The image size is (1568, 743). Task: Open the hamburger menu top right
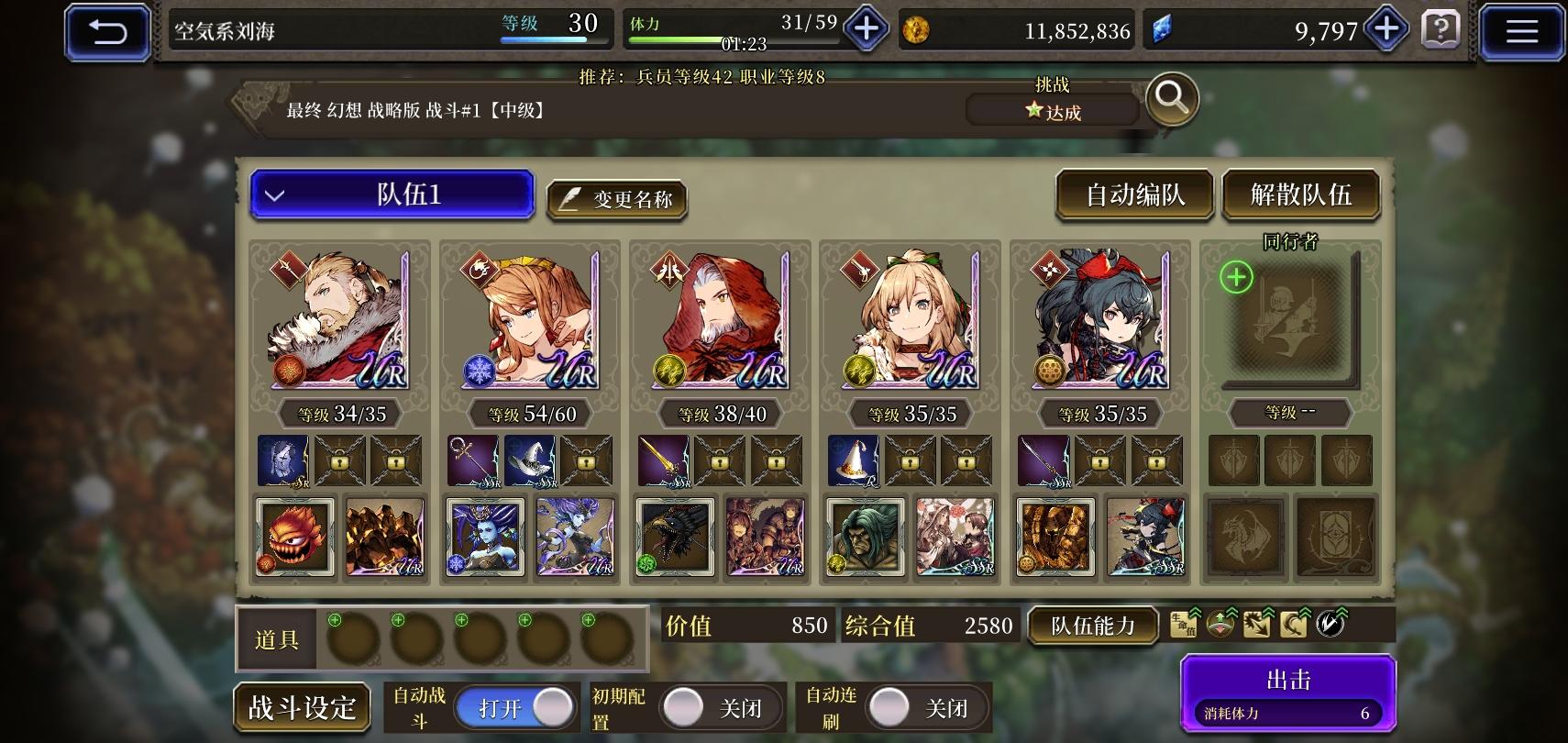pyautogui.click(x=1521, y=30)
